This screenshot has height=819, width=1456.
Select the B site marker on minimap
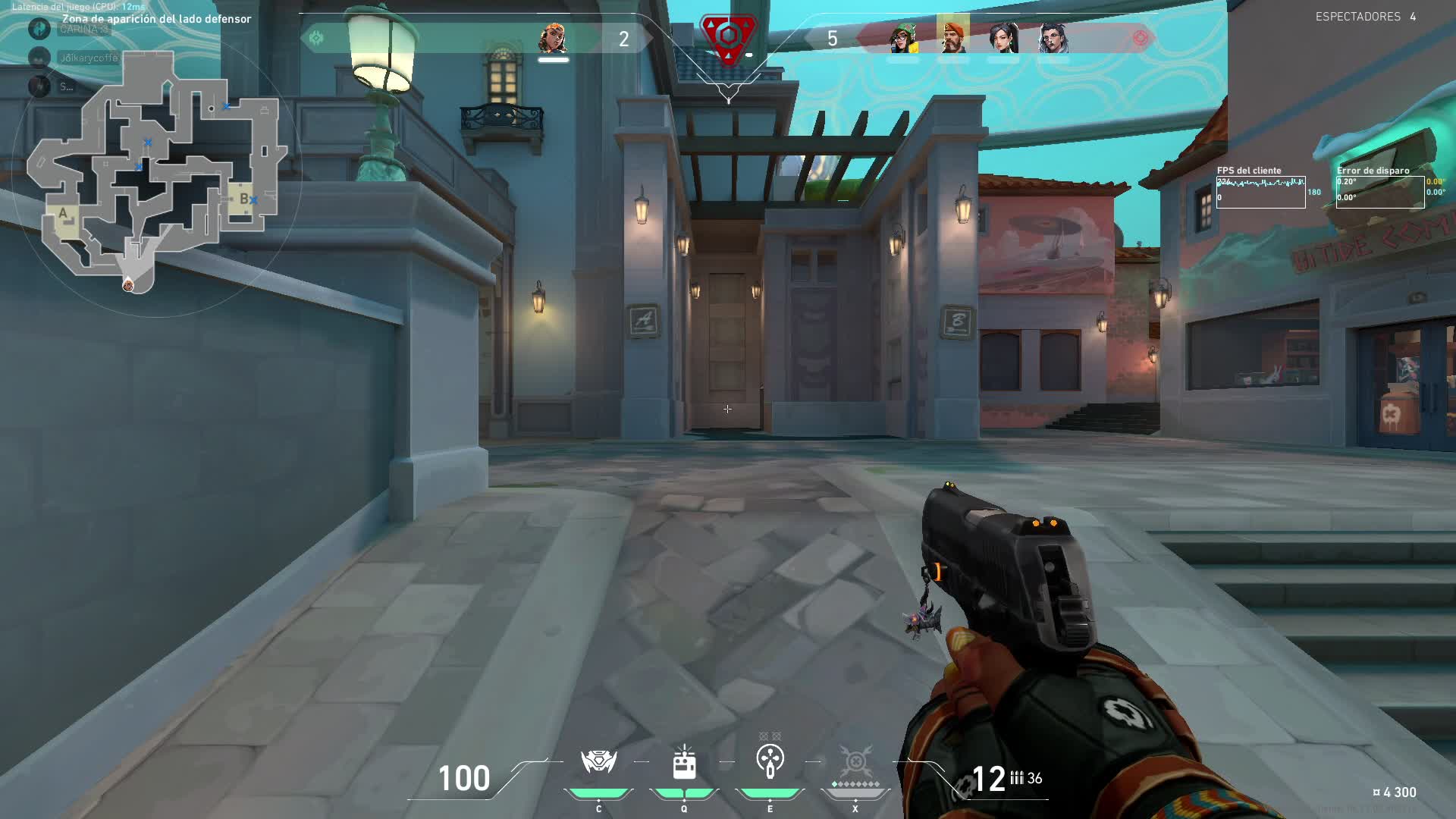click(x=243, y=199)
